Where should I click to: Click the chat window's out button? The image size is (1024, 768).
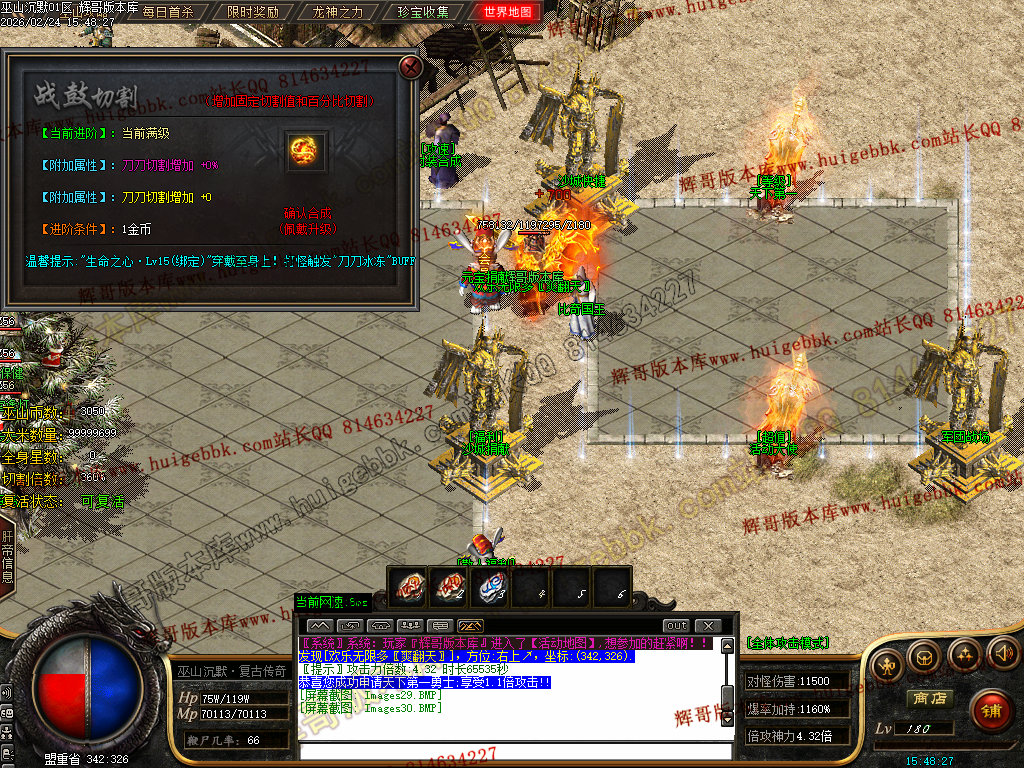pos(677,626)
